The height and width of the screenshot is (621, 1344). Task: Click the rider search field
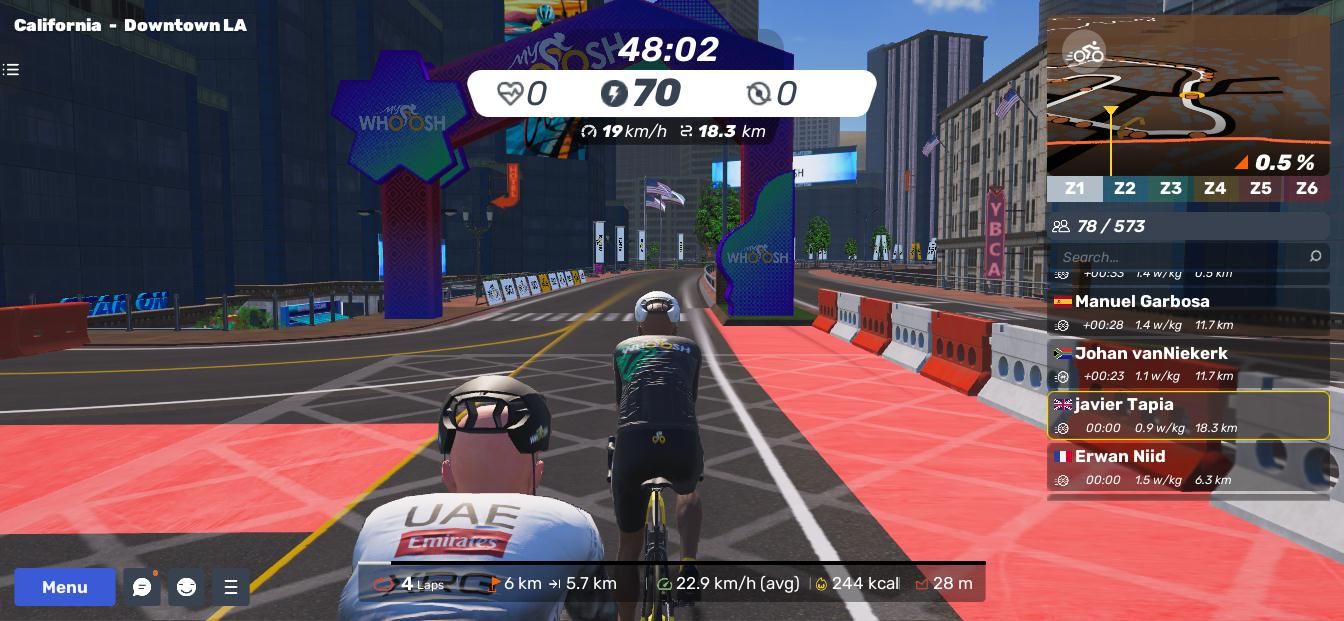1180,257
